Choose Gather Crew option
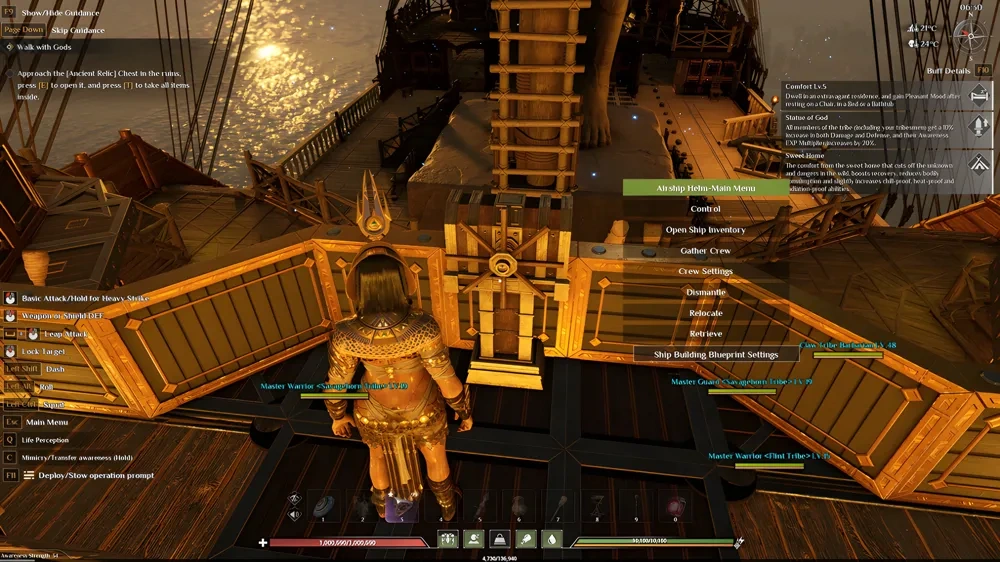1000x562 pixels. [x=705, y=251]
